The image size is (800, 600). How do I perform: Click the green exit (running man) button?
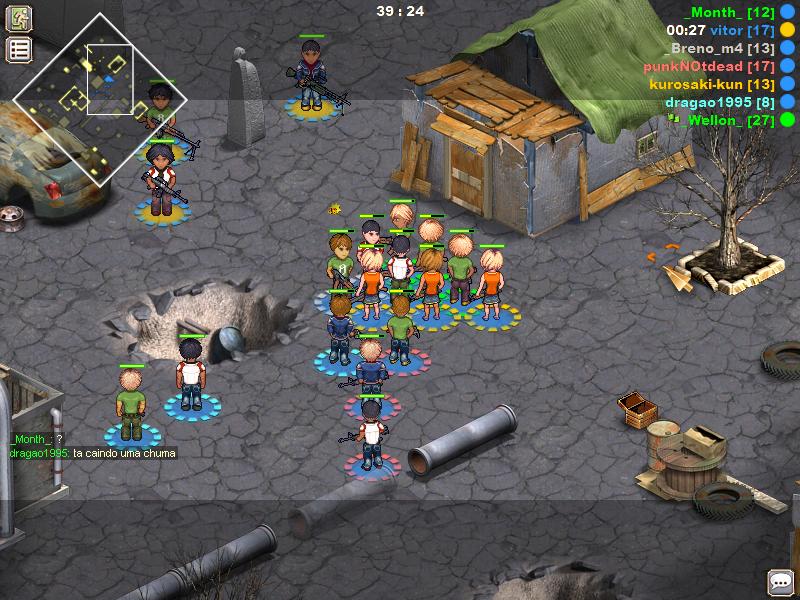(19, 18)
